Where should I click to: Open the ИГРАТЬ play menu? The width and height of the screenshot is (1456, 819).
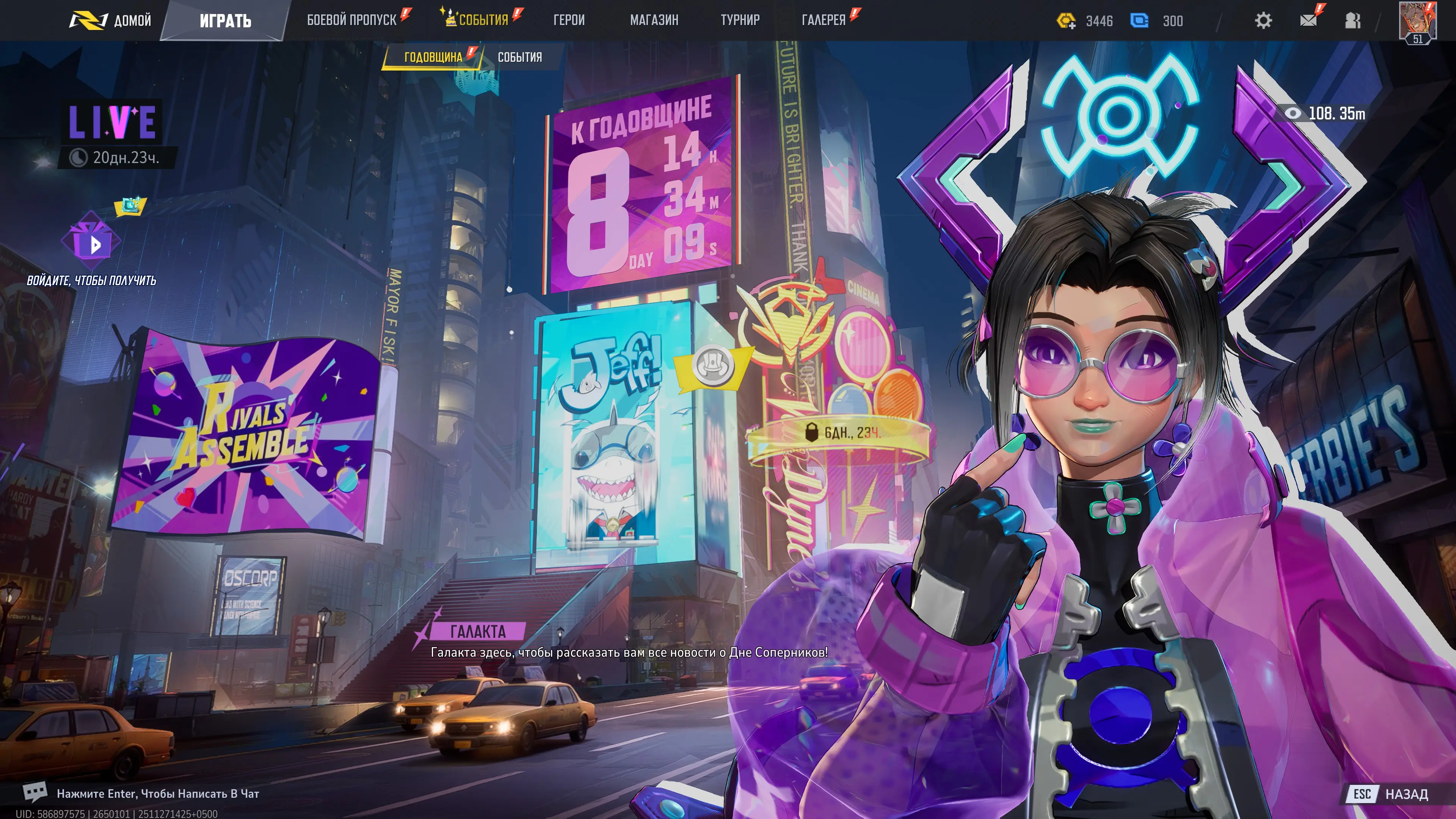click(x=225, y=21)
